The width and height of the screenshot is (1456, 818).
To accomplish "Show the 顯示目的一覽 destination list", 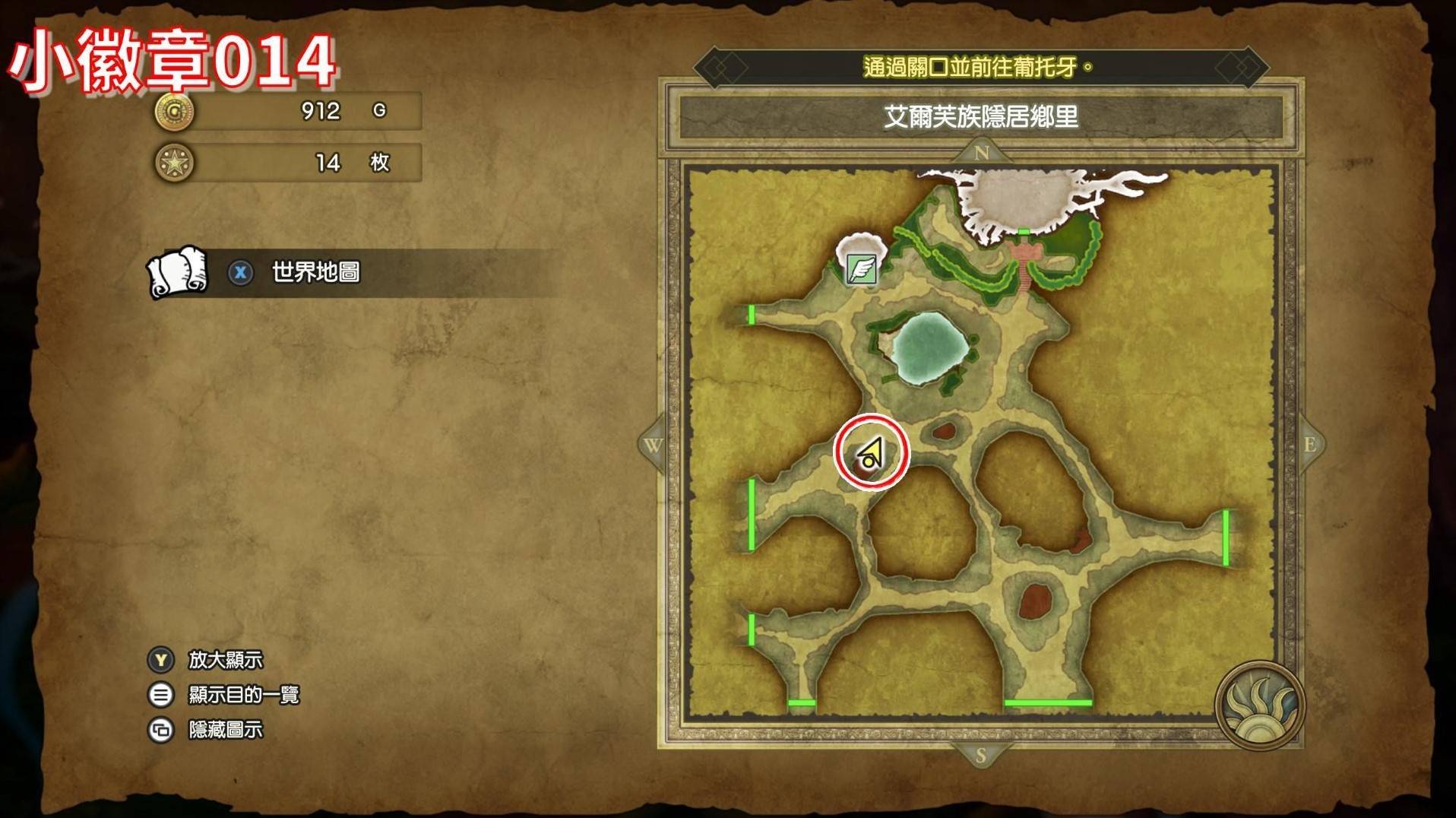I will tap(243, 695).
